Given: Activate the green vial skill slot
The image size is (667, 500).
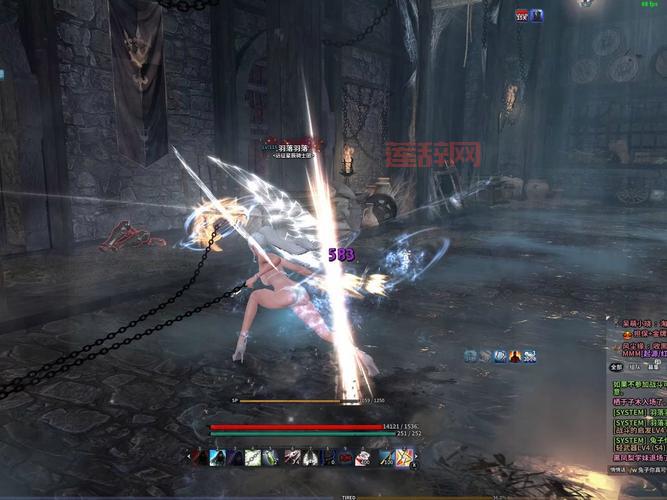Looking at the screenshot, I should [x=270, y=457].
